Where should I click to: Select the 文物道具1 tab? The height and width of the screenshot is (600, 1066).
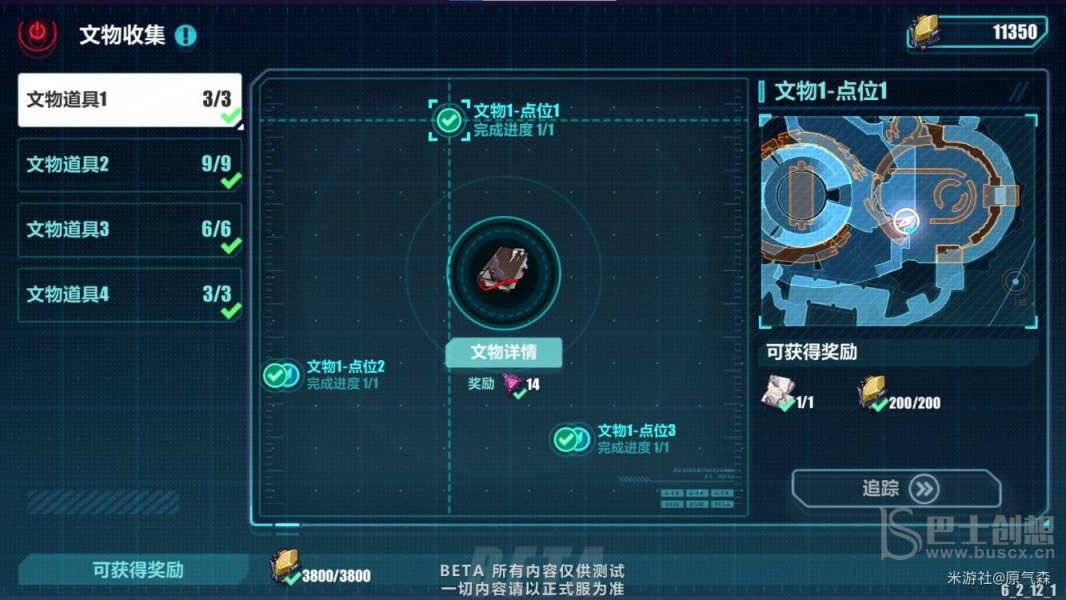[x=130, y=100]
